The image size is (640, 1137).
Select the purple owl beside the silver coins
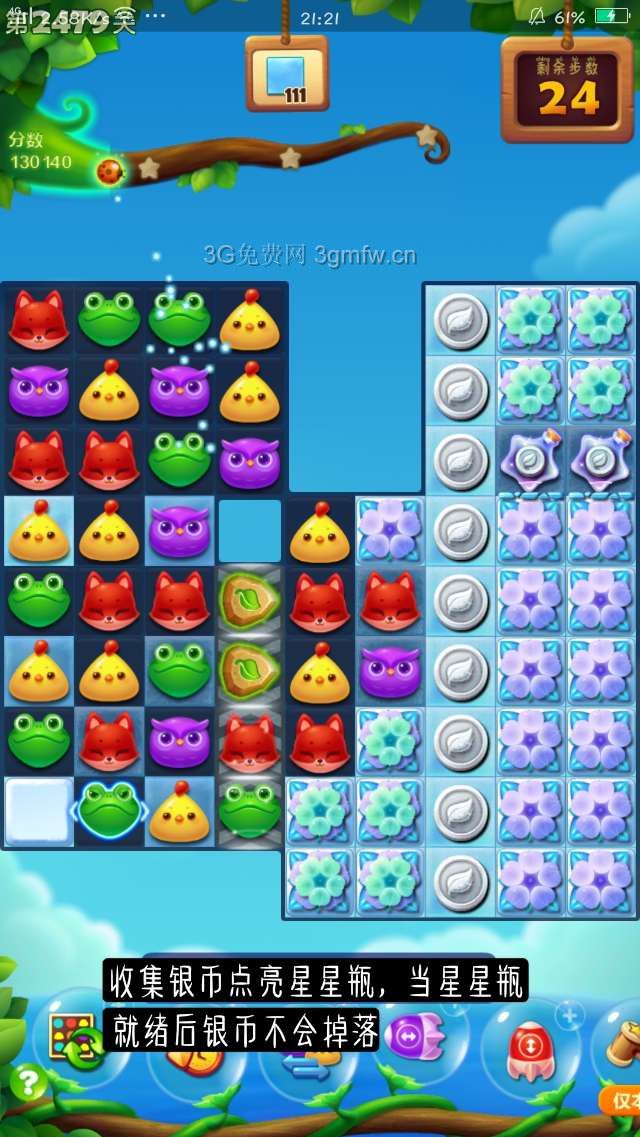pyautogui.click(x=390, y=669)
